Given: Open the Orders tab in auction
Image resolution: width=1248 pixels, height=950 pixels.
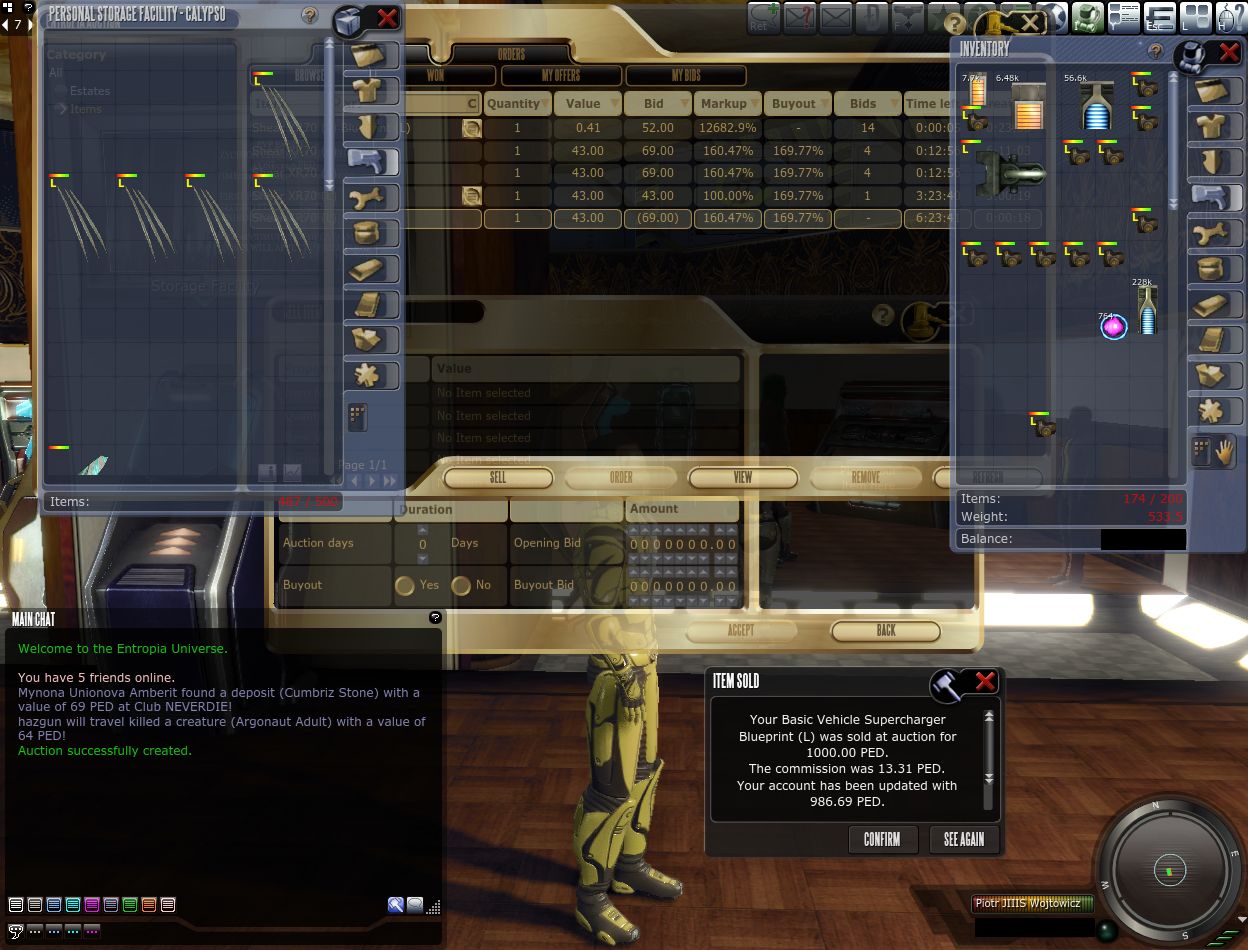Looking at the screenshot, I should 511,54.
